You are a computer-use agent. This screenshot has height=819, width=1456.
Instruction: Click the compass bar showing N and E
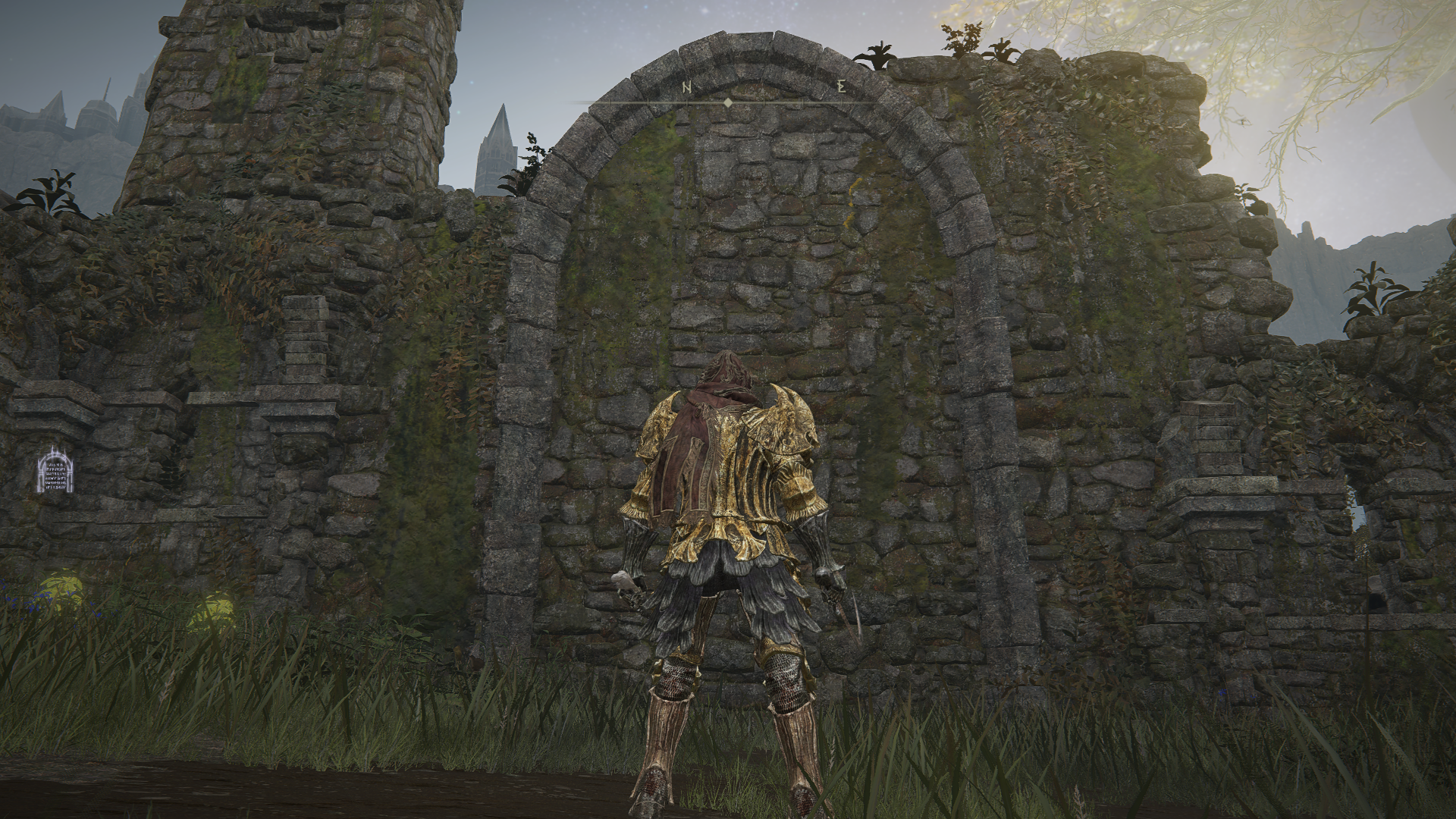click(727, 94)
